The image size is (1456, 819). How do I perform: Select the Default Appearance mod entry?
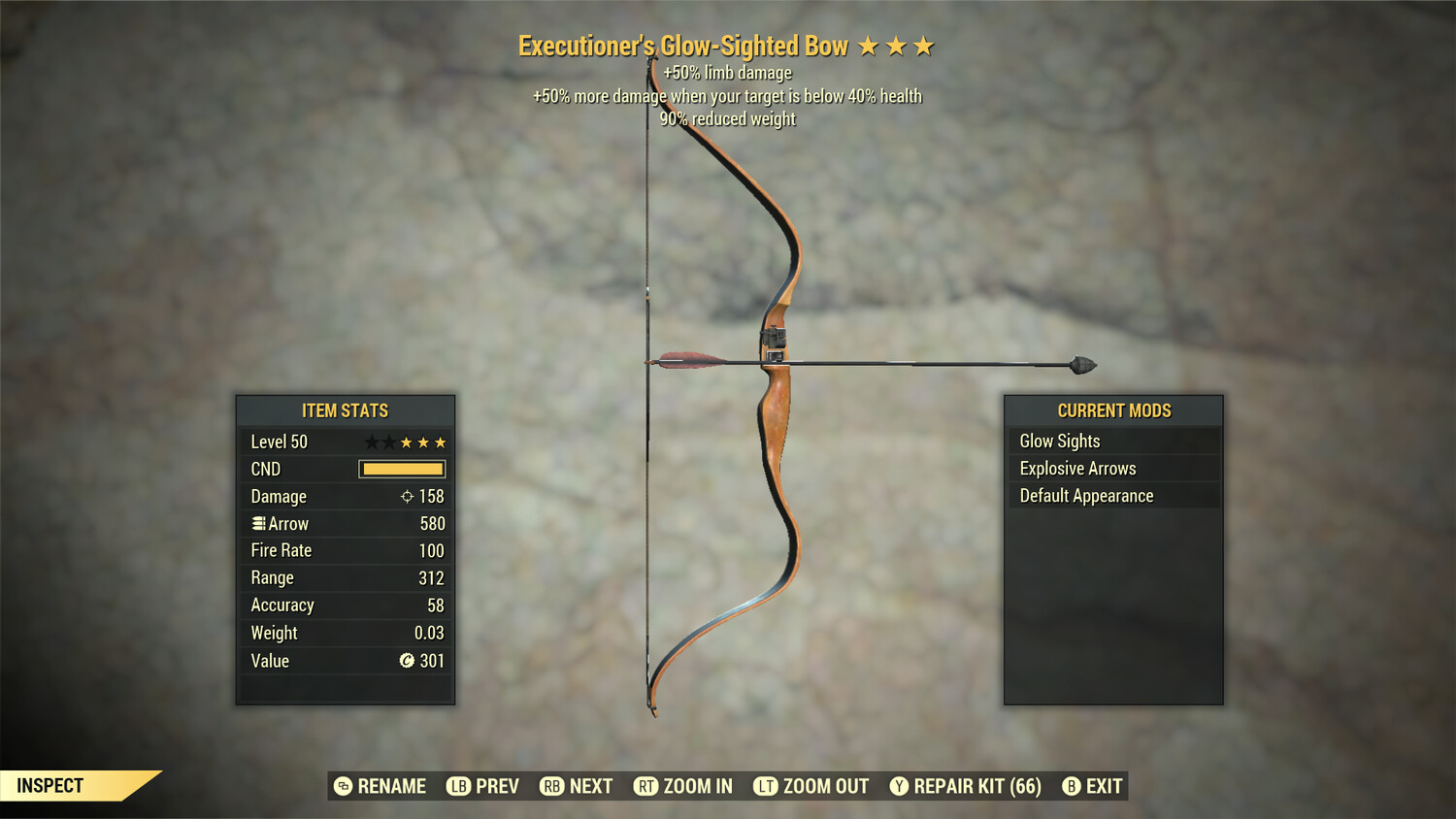pos(1086,495)
